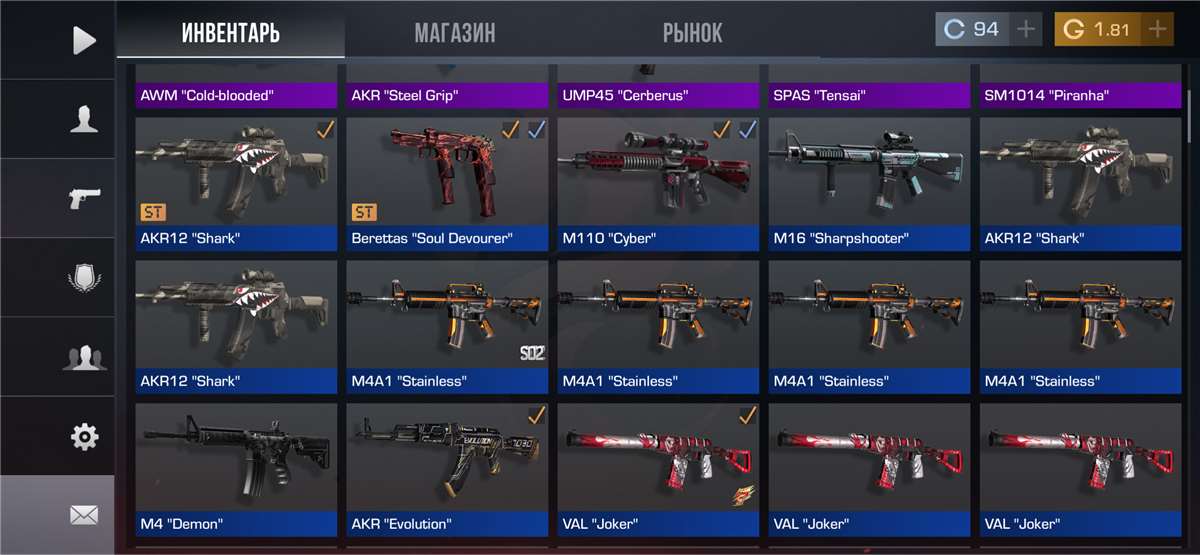
Task: Open the profile silhouette icon
Action: [x=84, y=119]
